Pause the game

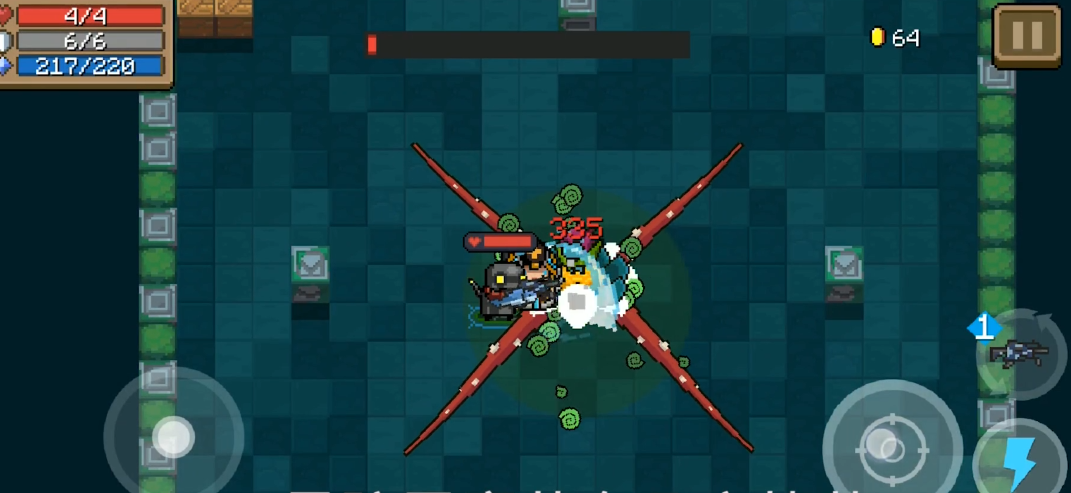pyautogui.click(x=1027, y=36)
